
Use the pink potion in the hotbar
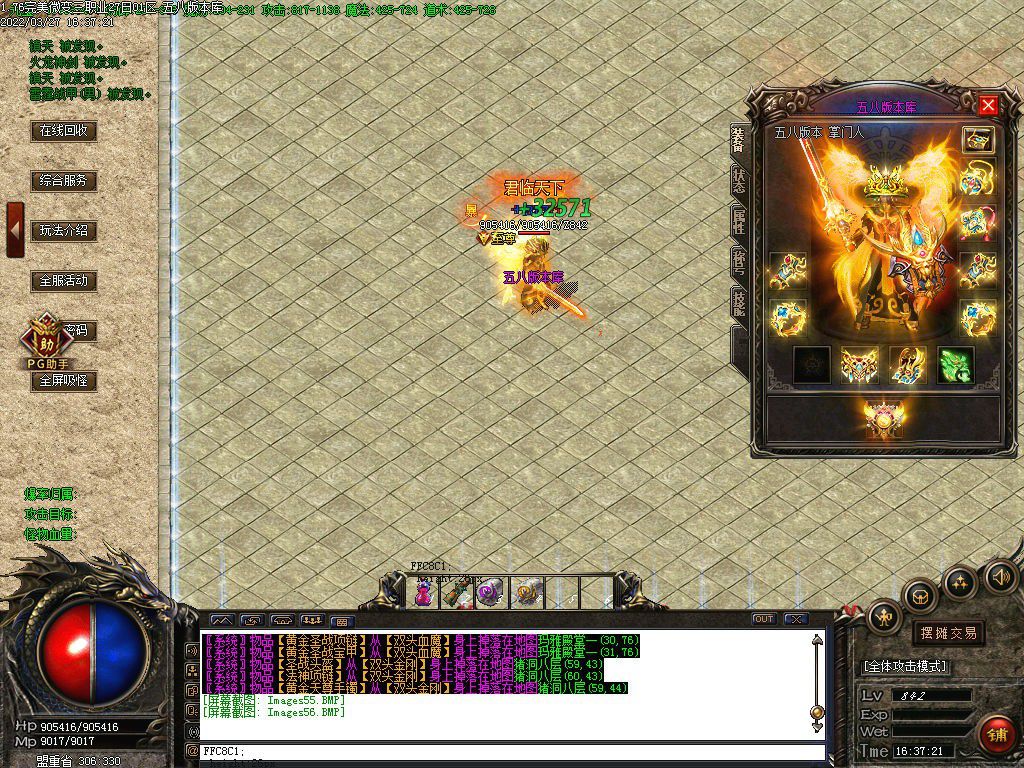[x=423, y=594]
